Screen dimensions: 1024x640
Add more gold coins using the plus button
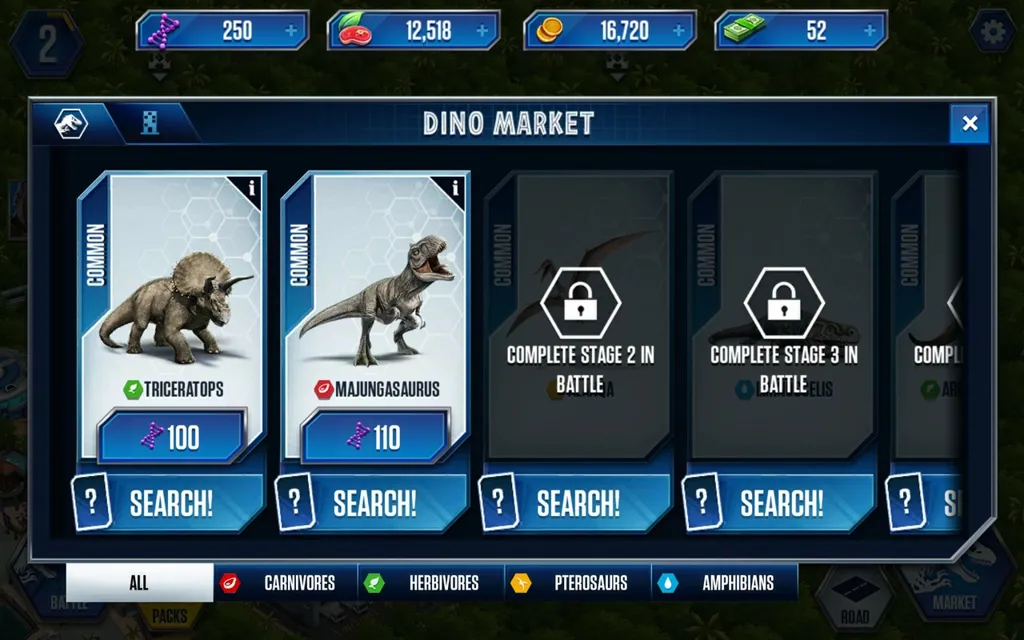678,31
